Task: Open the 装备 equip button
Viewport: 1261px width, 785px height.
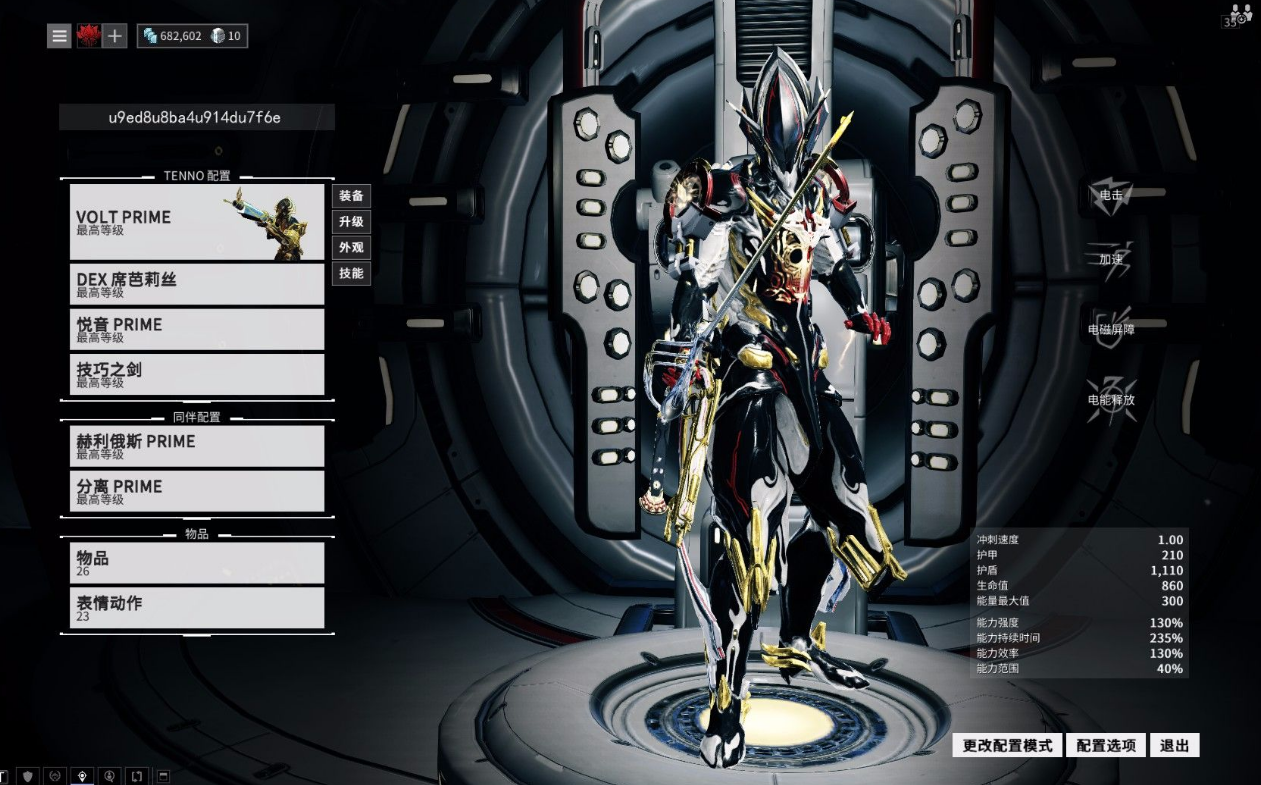Action: [x=351, y=196]
